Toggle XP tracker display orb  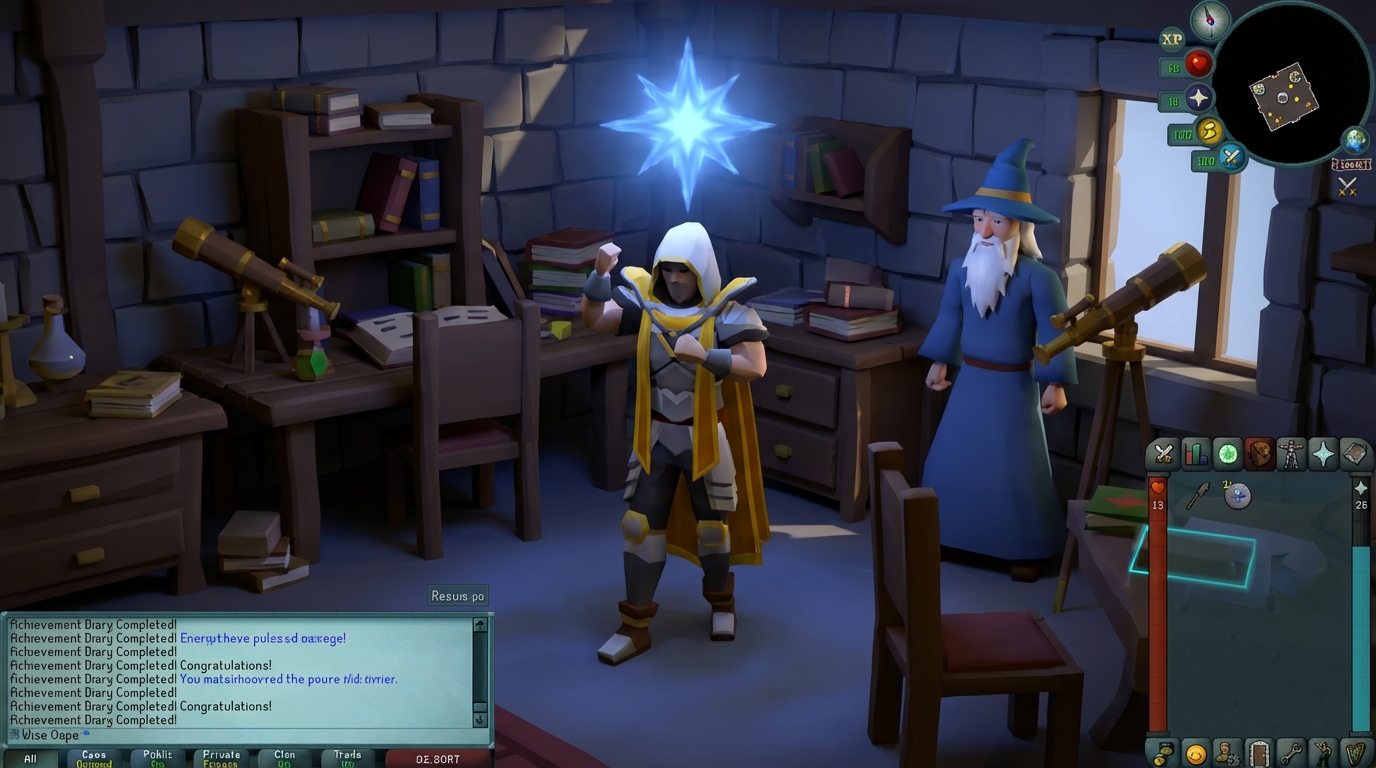1172,38
